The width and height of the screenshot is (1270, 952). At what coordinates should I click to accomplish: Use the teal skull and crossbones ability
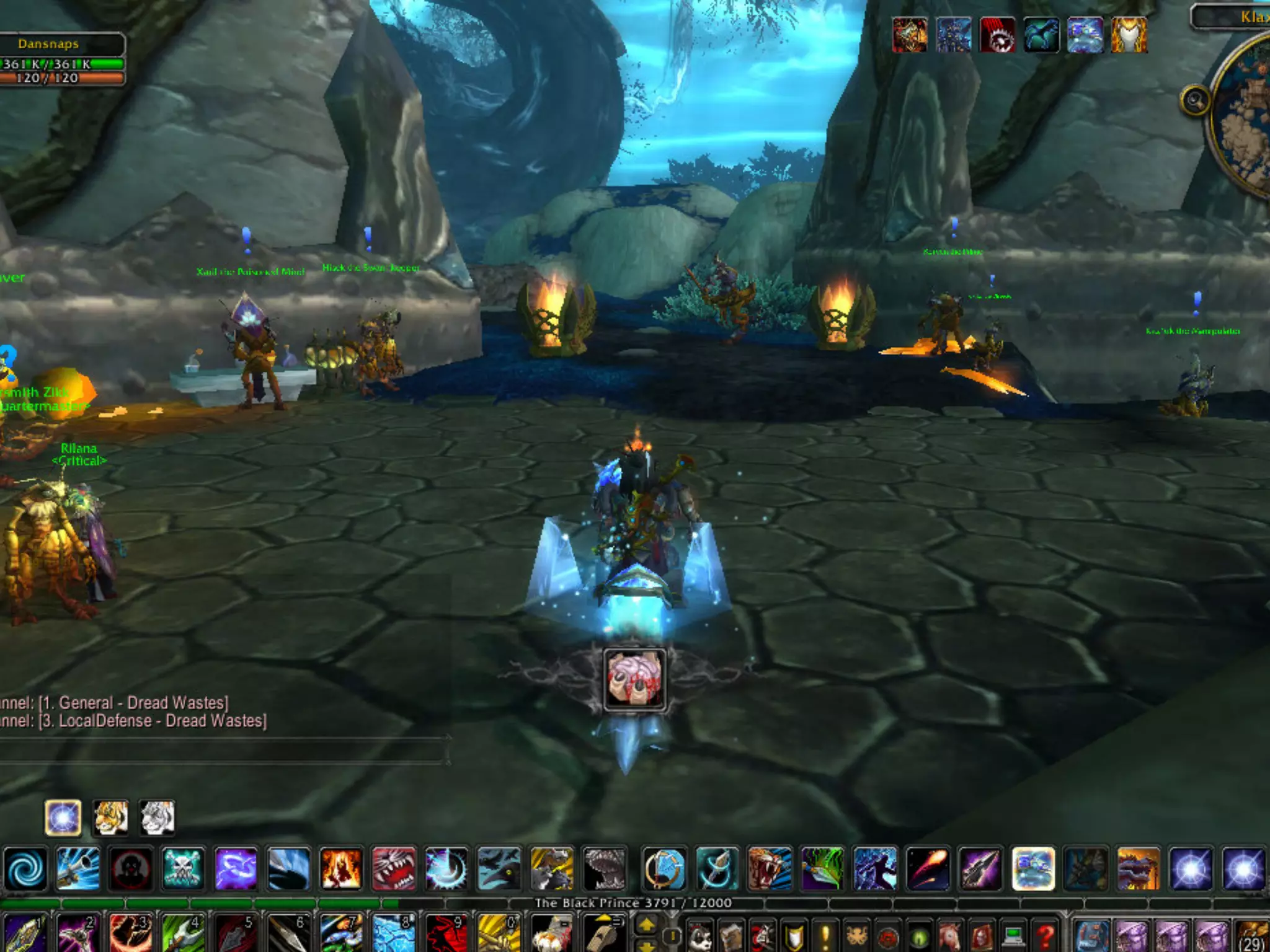(x=183, y=869)
